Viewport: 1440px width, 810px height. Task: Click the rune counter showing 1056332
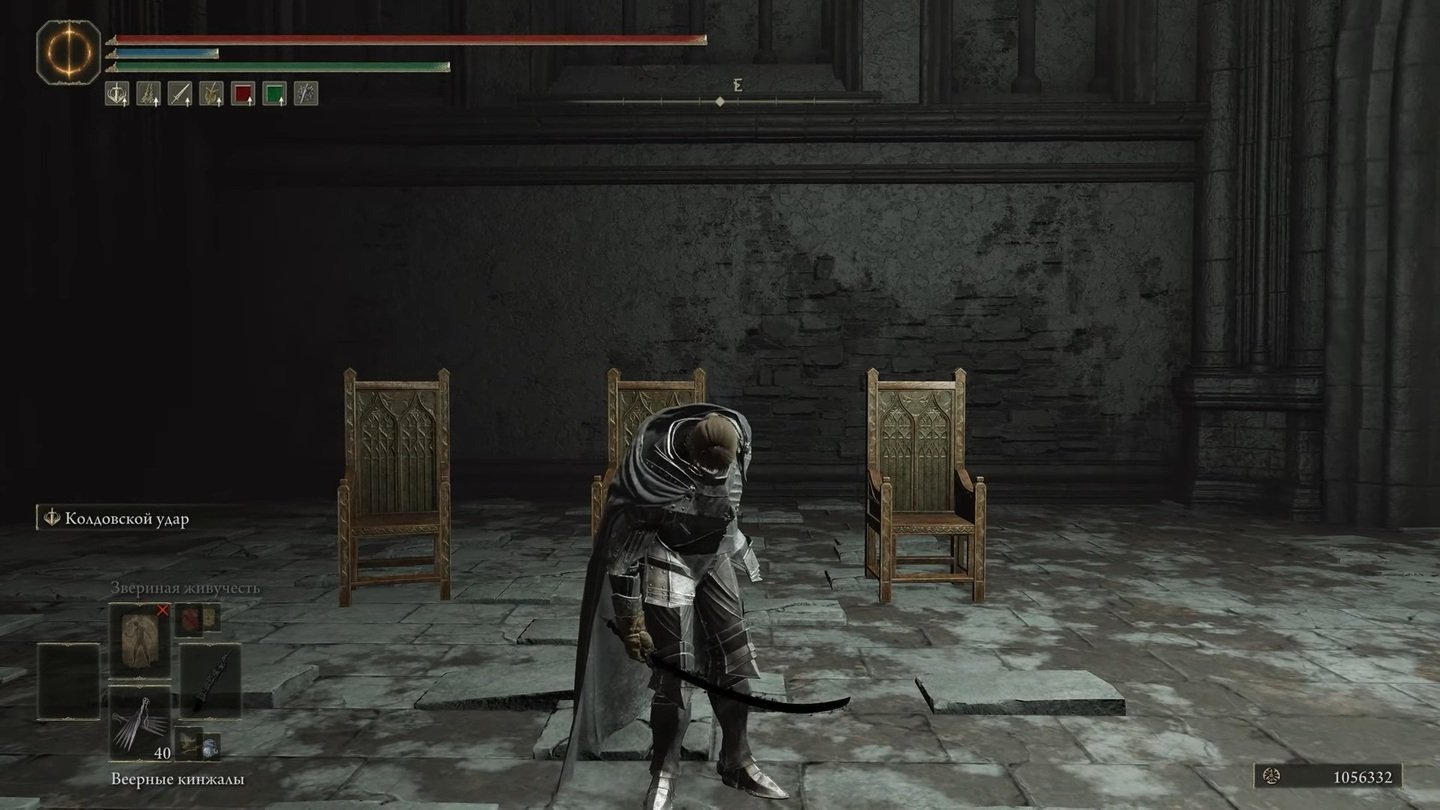click(1328, 776)
